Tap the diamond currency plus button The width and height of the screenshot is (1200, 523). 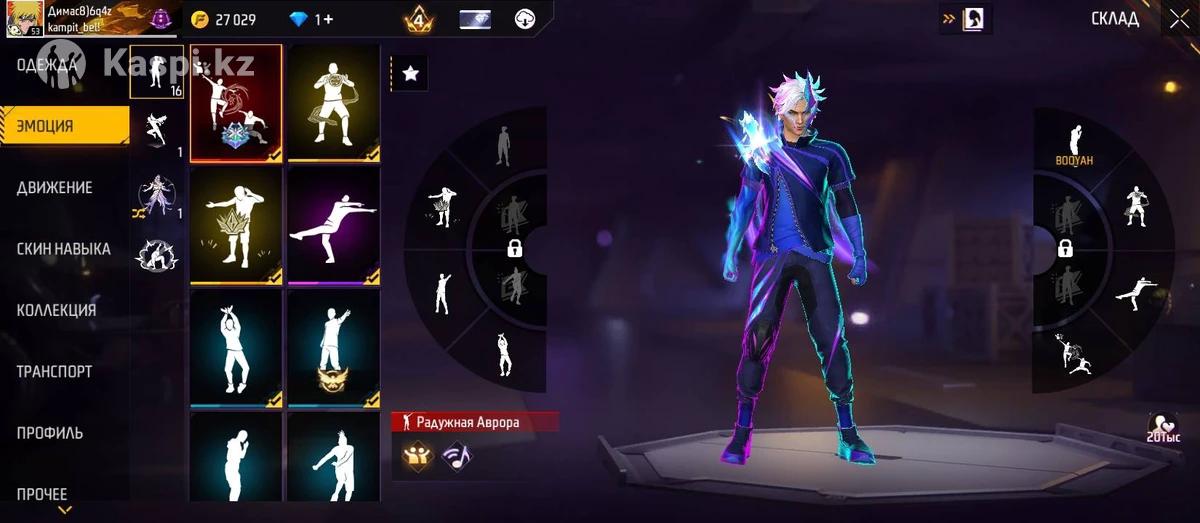click(x=325, y=19)
